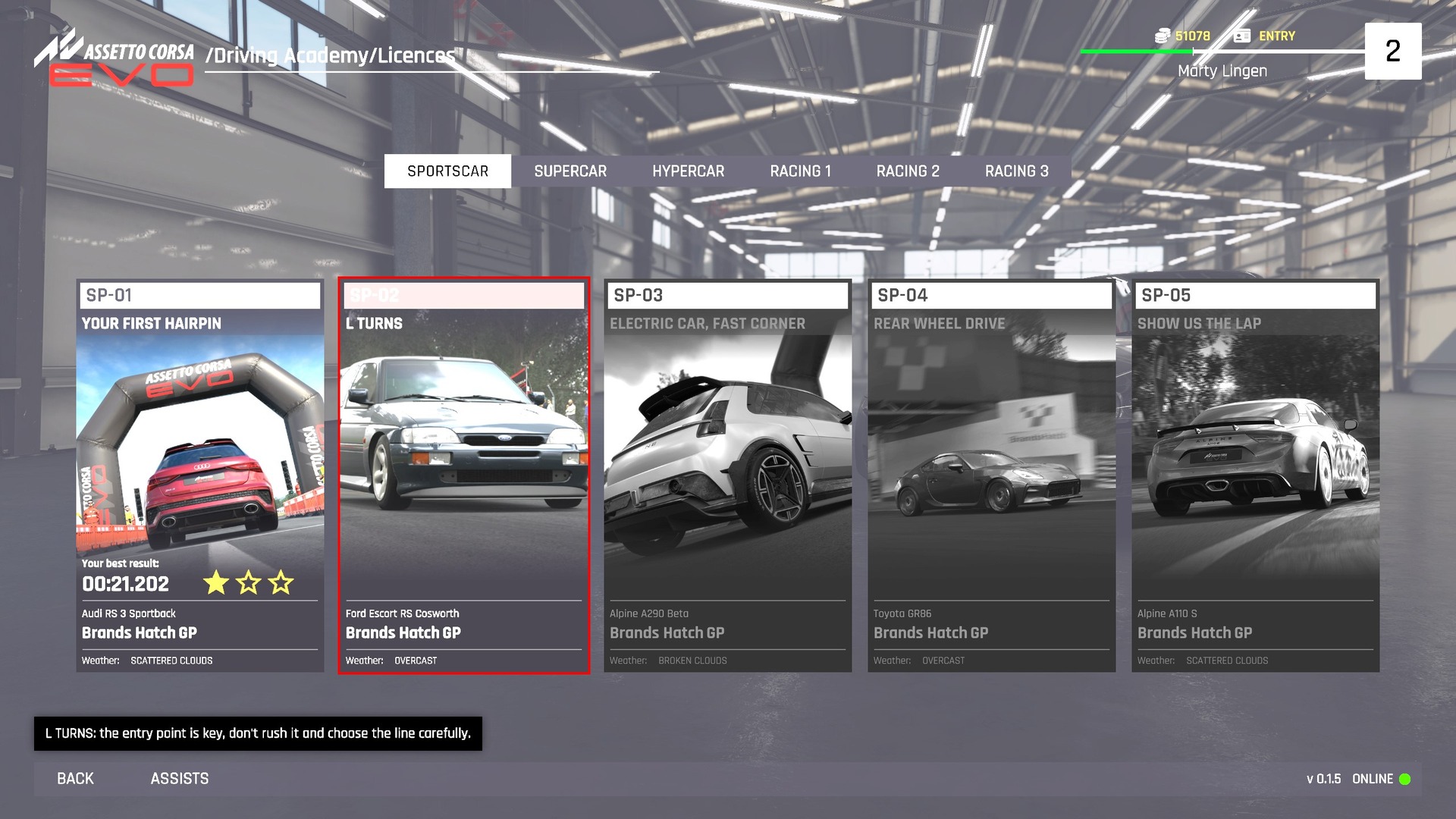Switch to the Racing 2 tab
Viewport: 1456px width, 819px height.
908,171
